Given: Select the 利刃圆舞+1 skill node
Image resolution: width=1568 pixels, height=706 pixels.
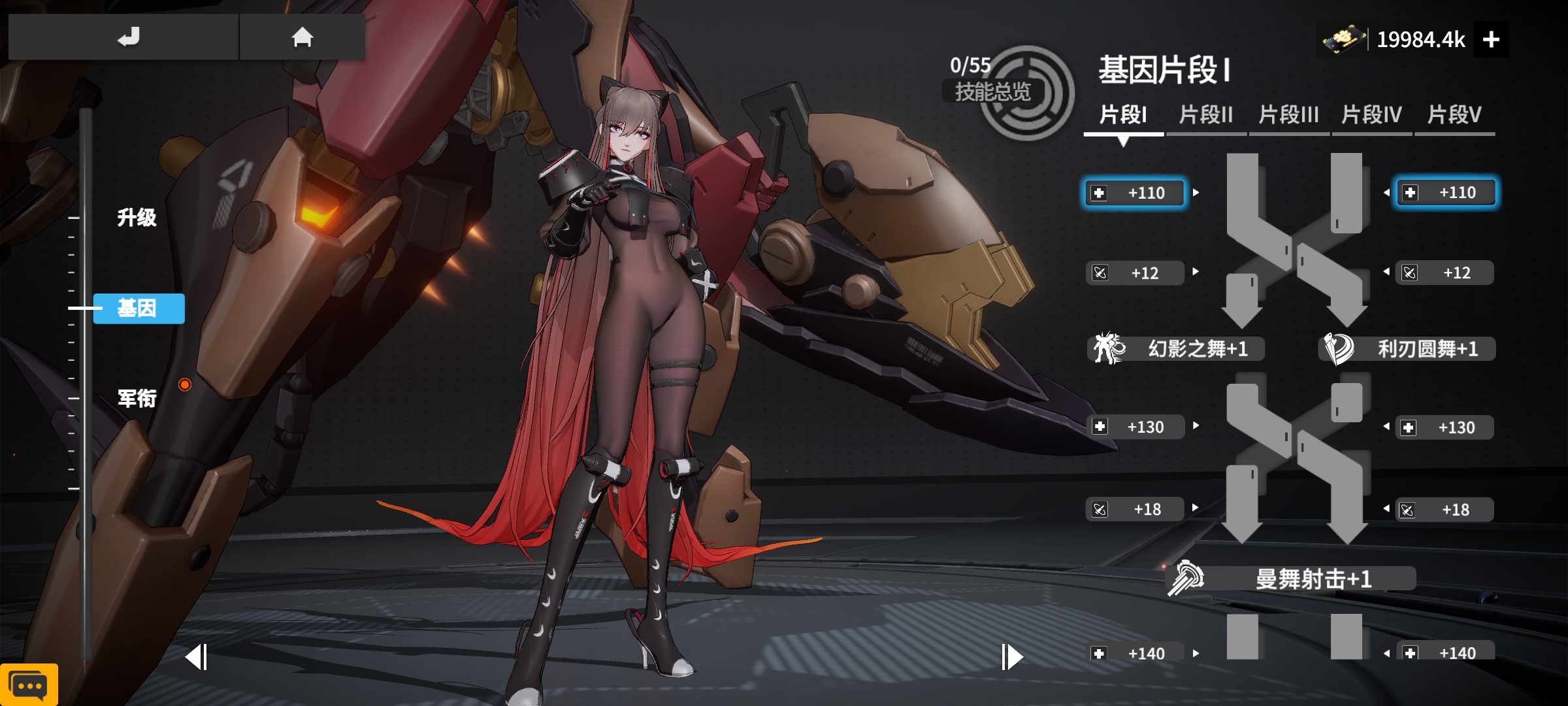Looking at the screenshot, I should [x=1407, y=348].
